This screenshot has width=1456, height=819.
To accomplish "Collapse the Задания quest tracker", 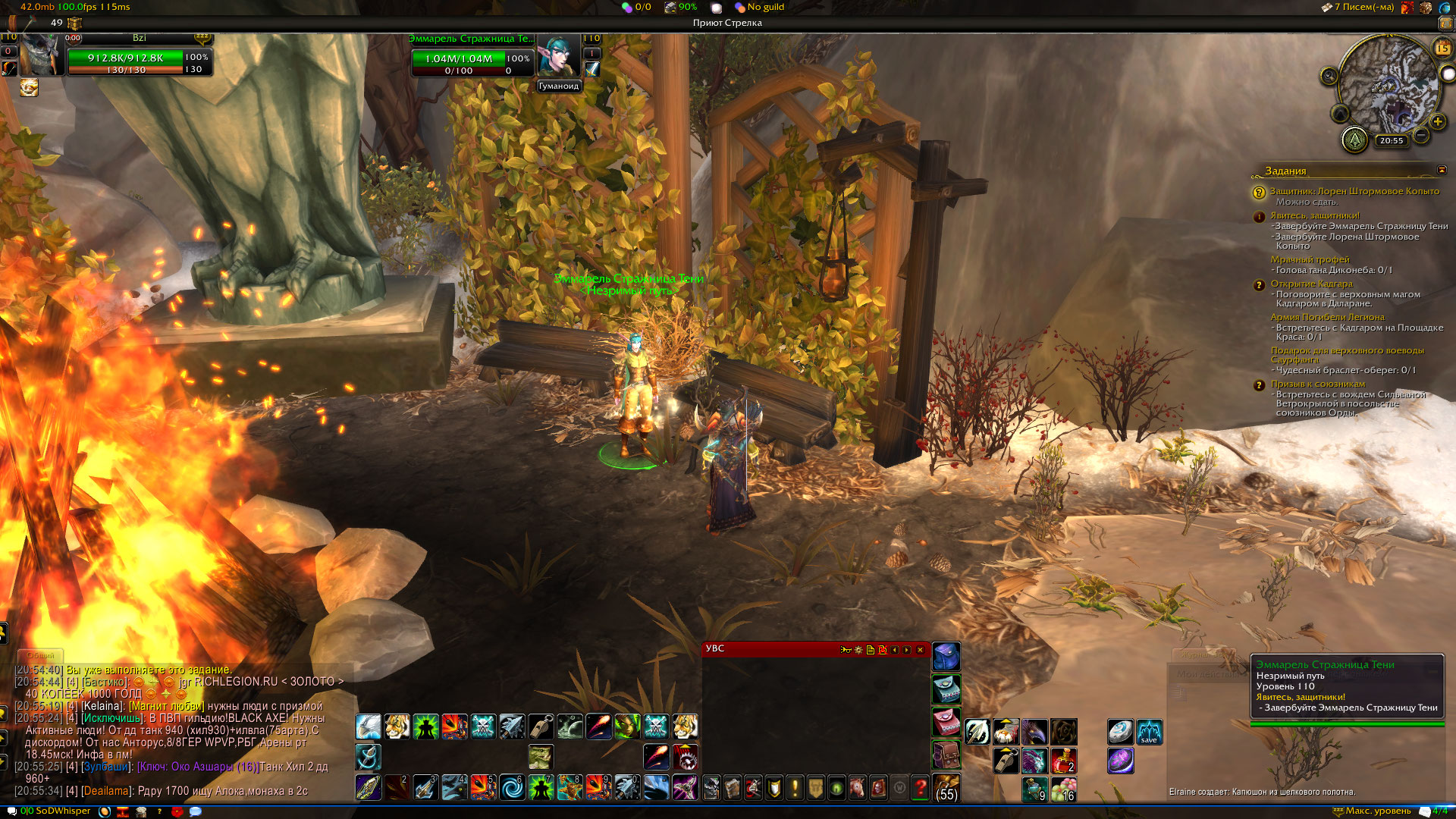I will 1442,171.
